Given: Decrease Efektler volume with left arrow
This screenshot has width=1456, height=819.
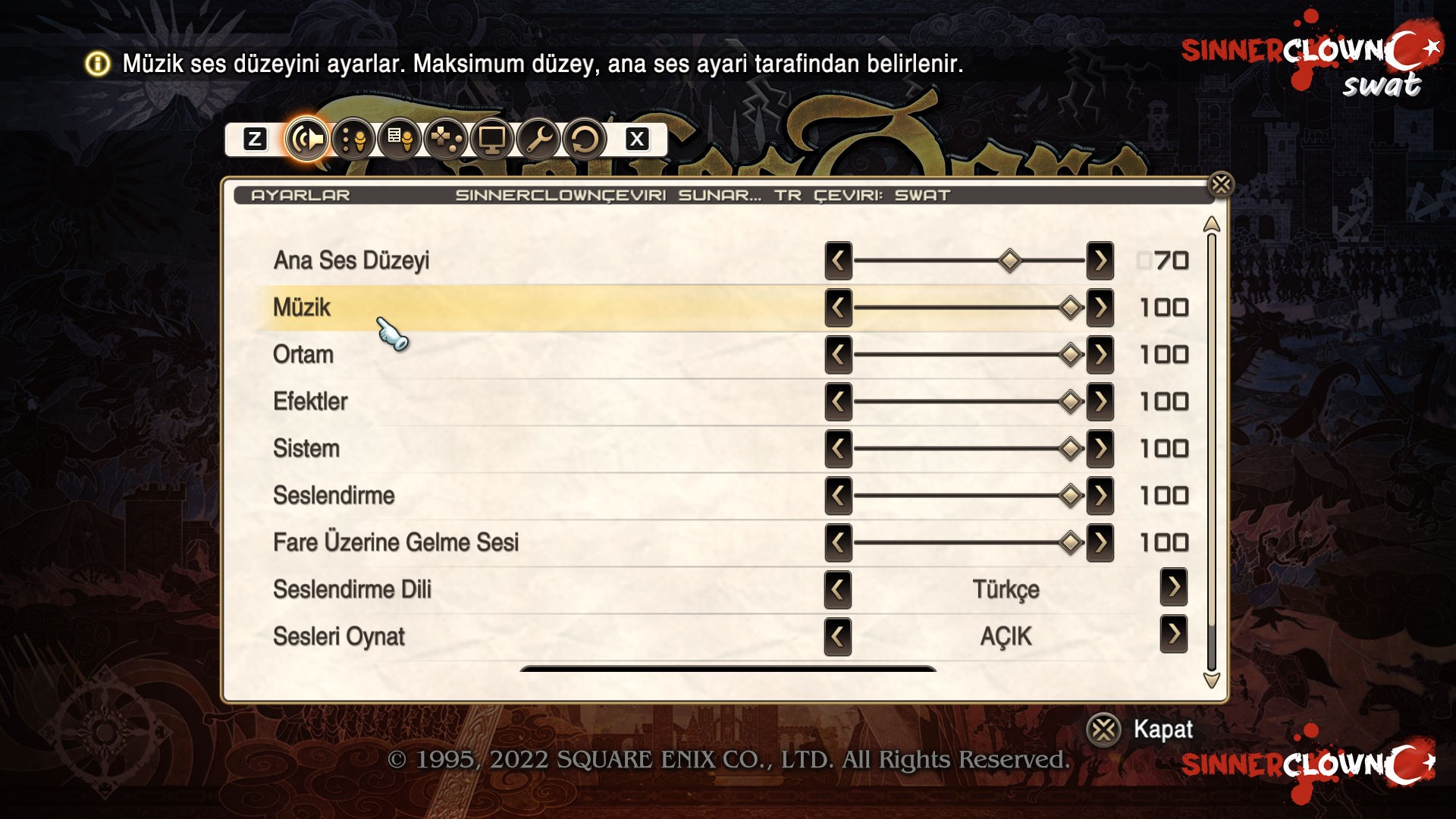Looking at the screenshot, I should point(837,401).
